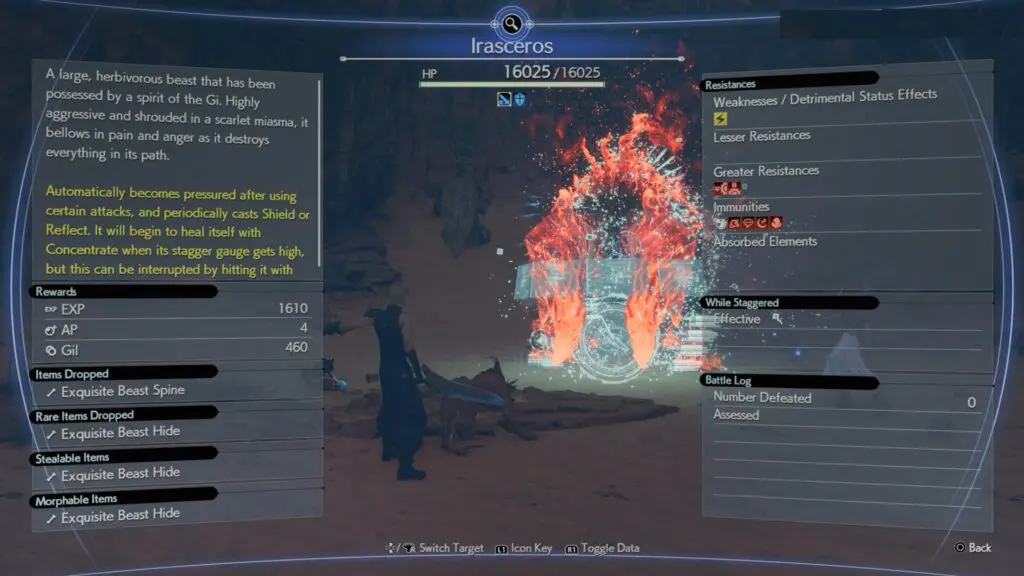Select the Number Defeated battle log row
Screen dimensions: 1024x576
(843, 399)
